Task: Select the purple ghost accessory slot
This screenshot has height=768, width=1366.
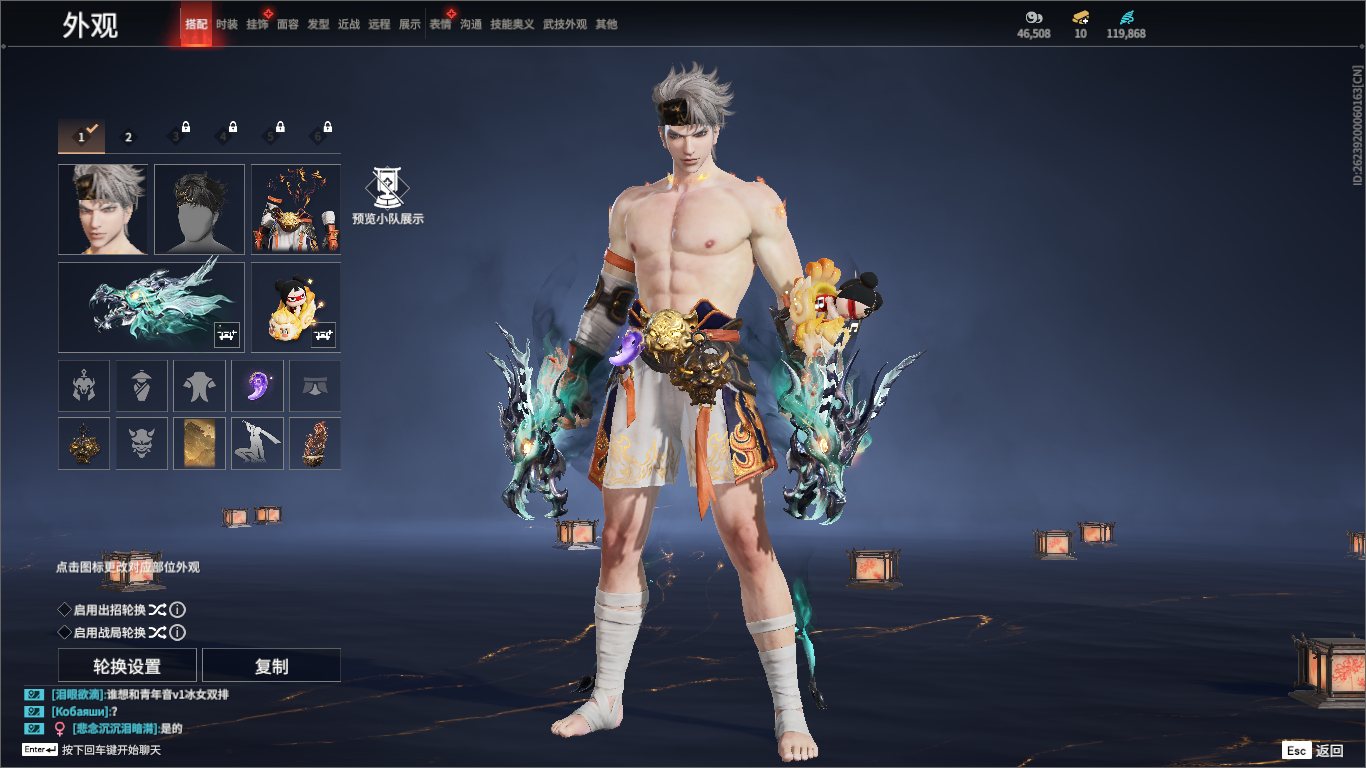Action: [257, 386]
